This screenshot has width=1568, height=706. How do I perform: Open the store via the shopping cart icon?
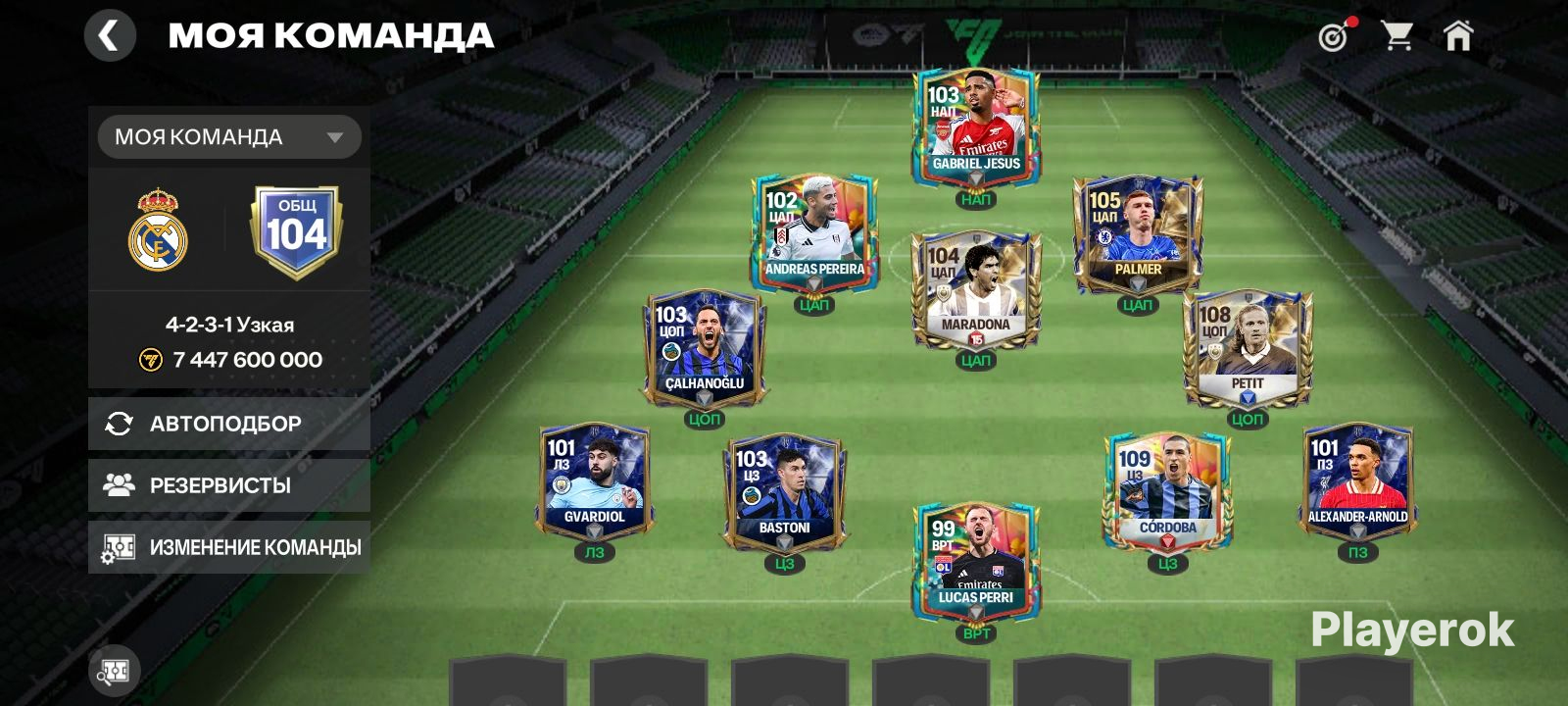tap(1398, 35)
